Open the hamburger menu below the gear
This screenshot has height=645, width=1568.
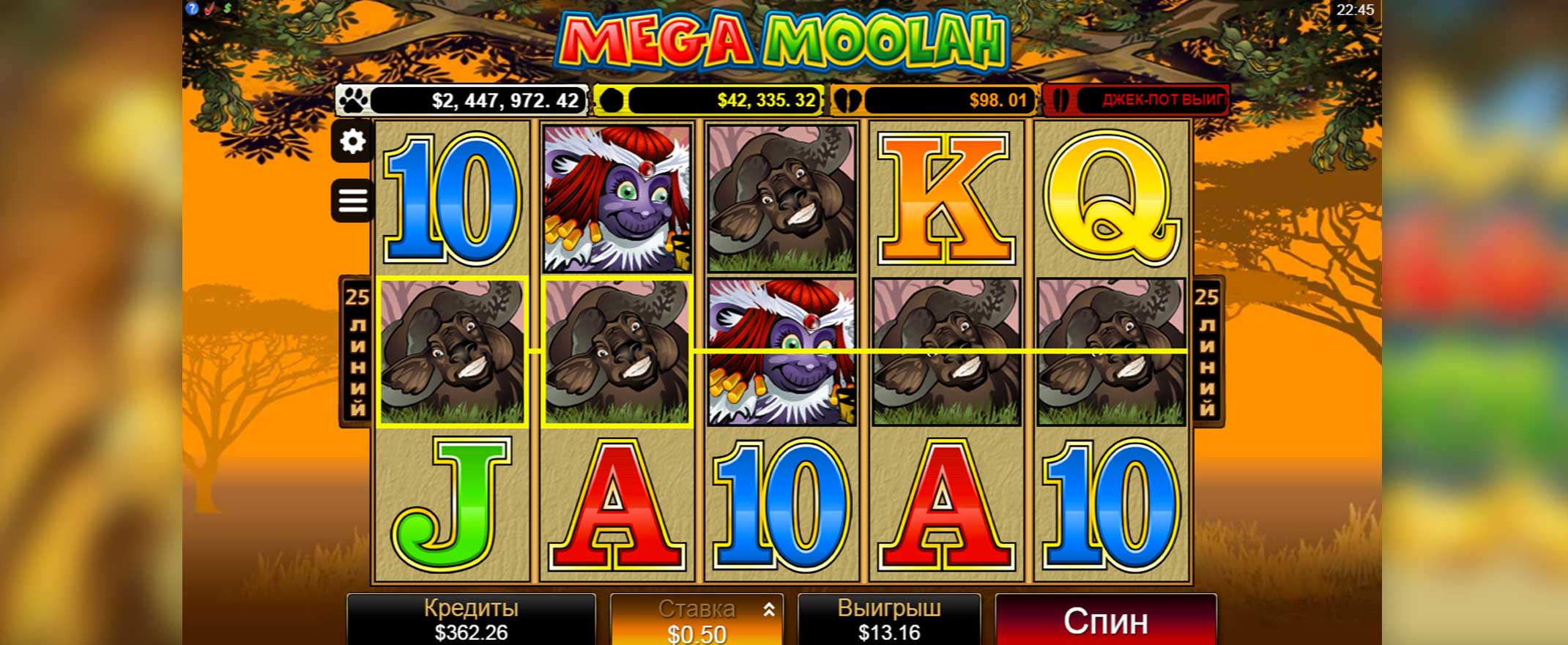[353, 198]
